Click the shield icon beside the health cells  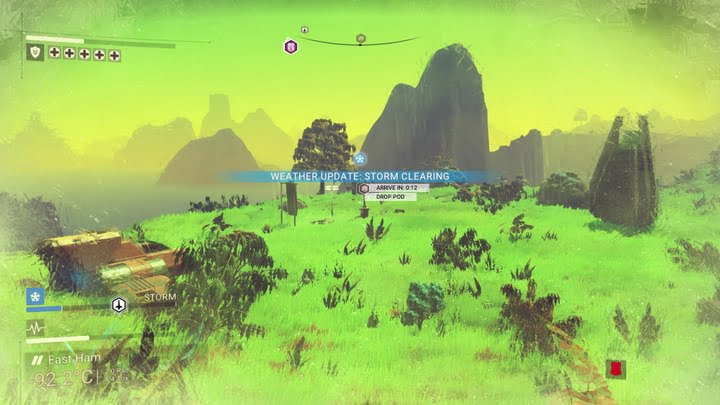(x=35, y=53)
